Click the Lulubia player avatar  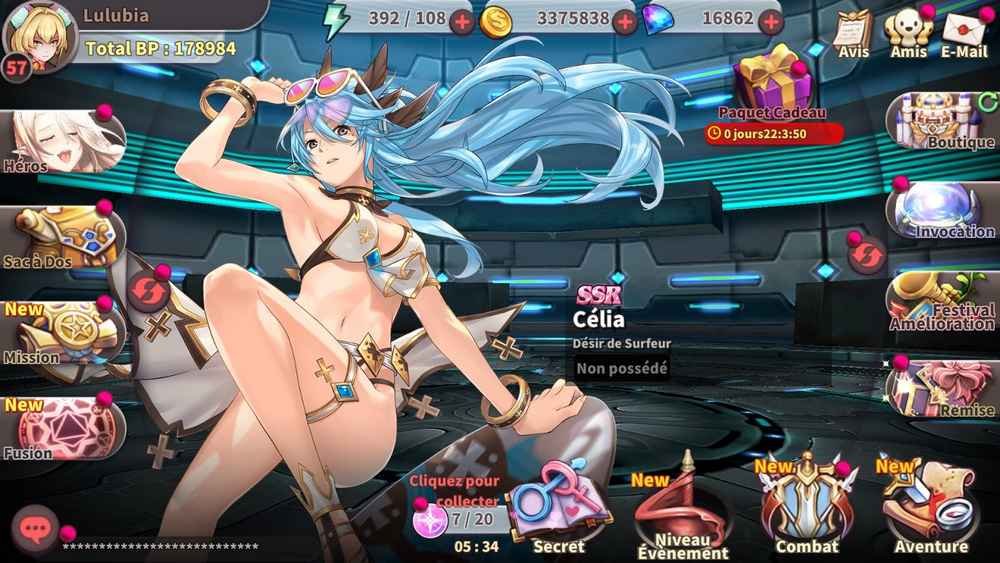pyautogui.click(x=40, y=35)
